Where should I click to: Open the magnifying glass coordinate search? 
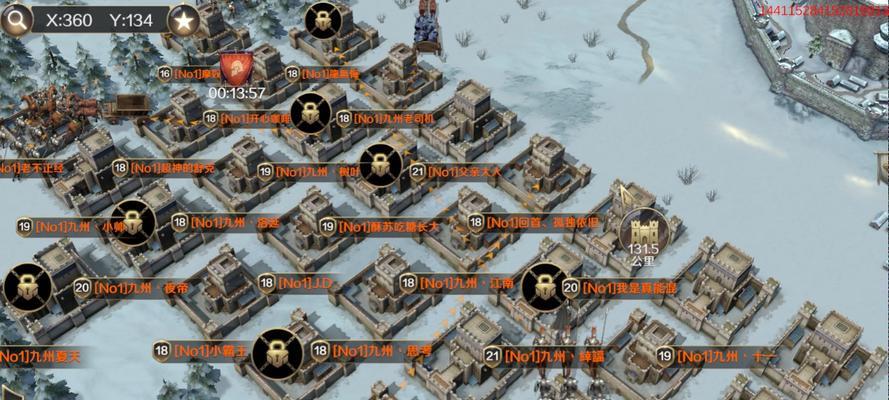(14, 20)
